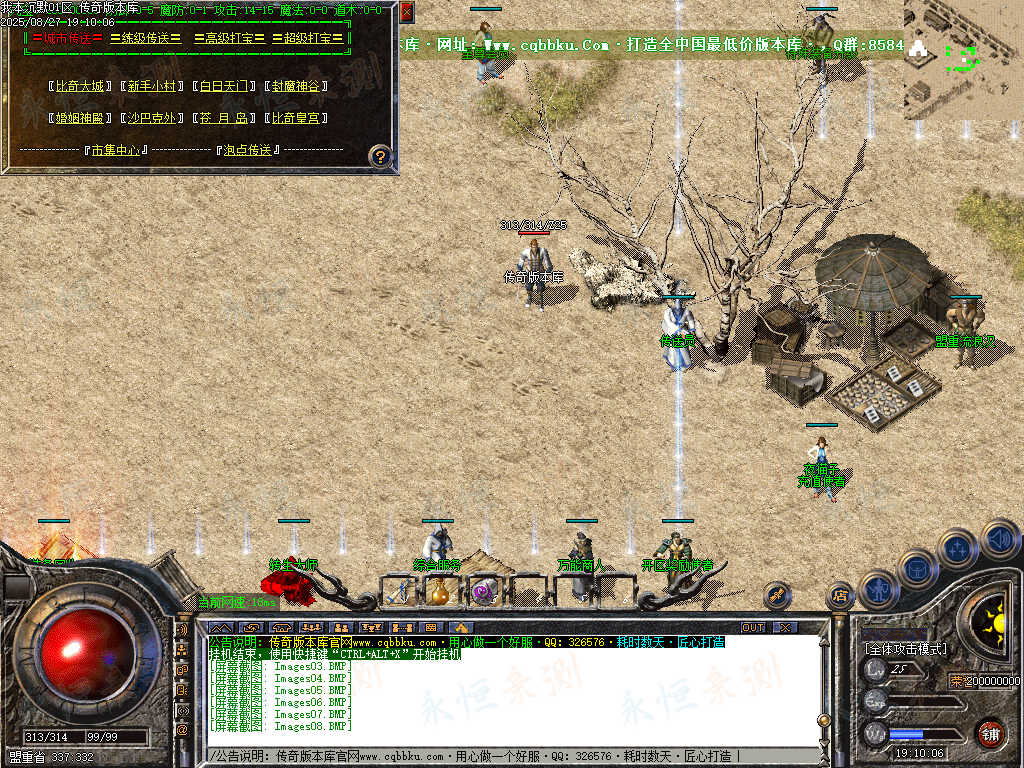Click the red 铺 shop button
The image size is (1024, 768).
[990, 733]
